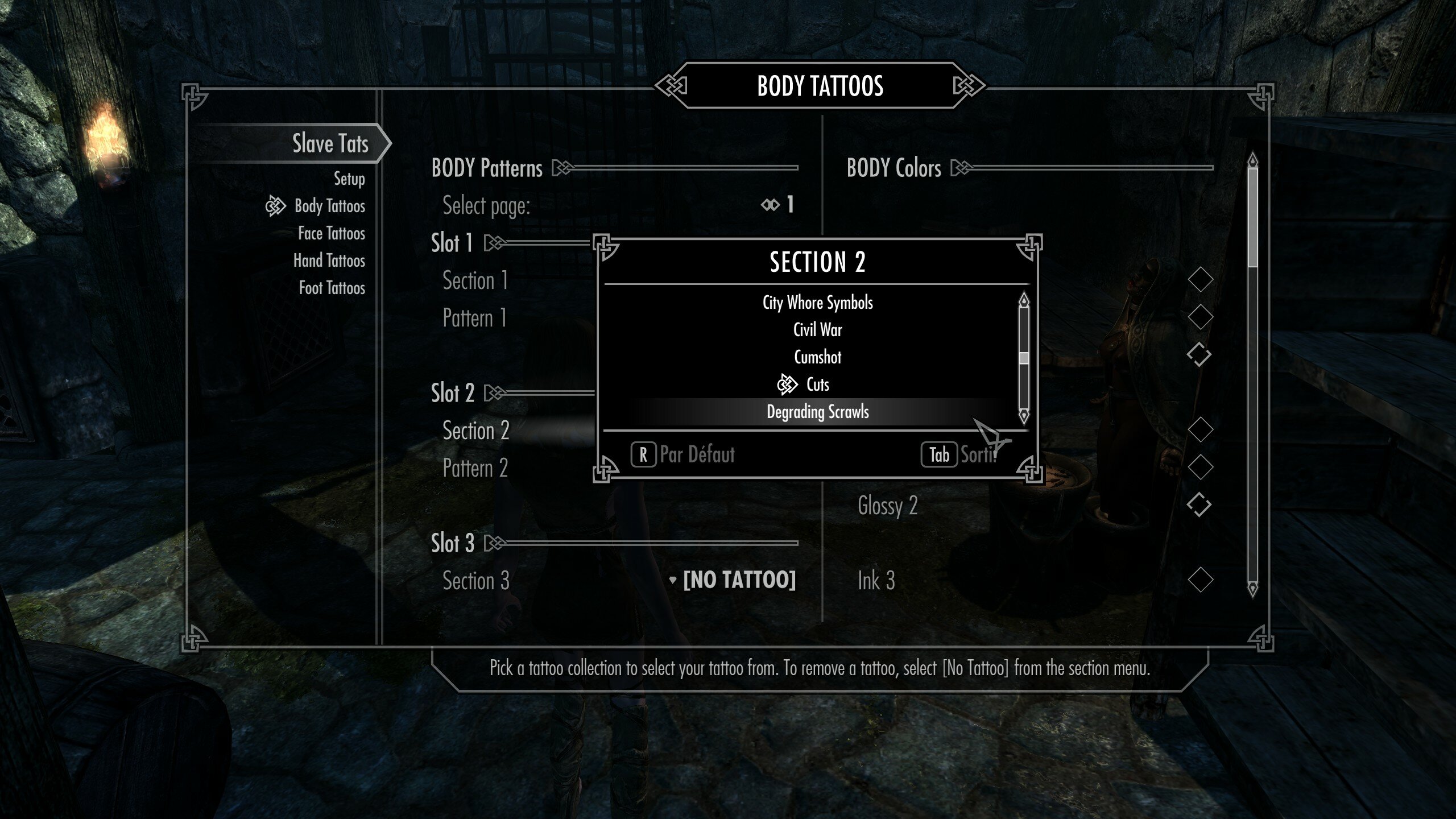Open the Select page arrows control

pyautogui.click(x=771, y=205)
